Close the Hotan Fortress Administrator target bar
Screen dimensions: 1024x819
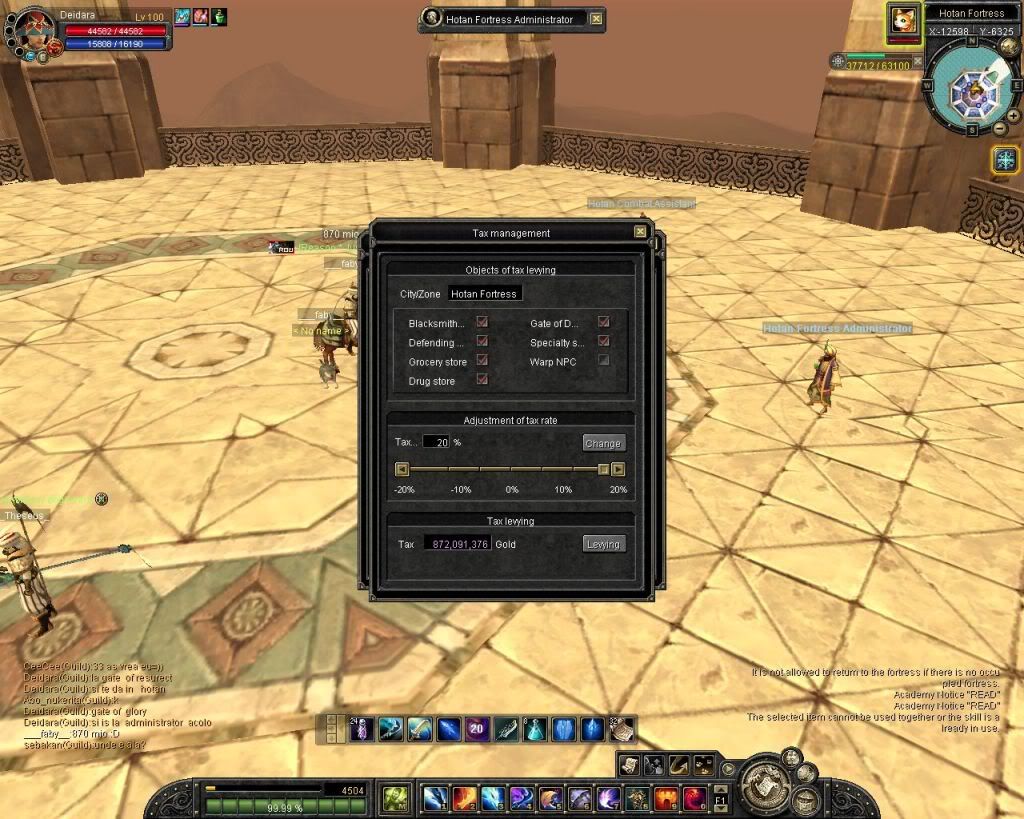point(596,18)
